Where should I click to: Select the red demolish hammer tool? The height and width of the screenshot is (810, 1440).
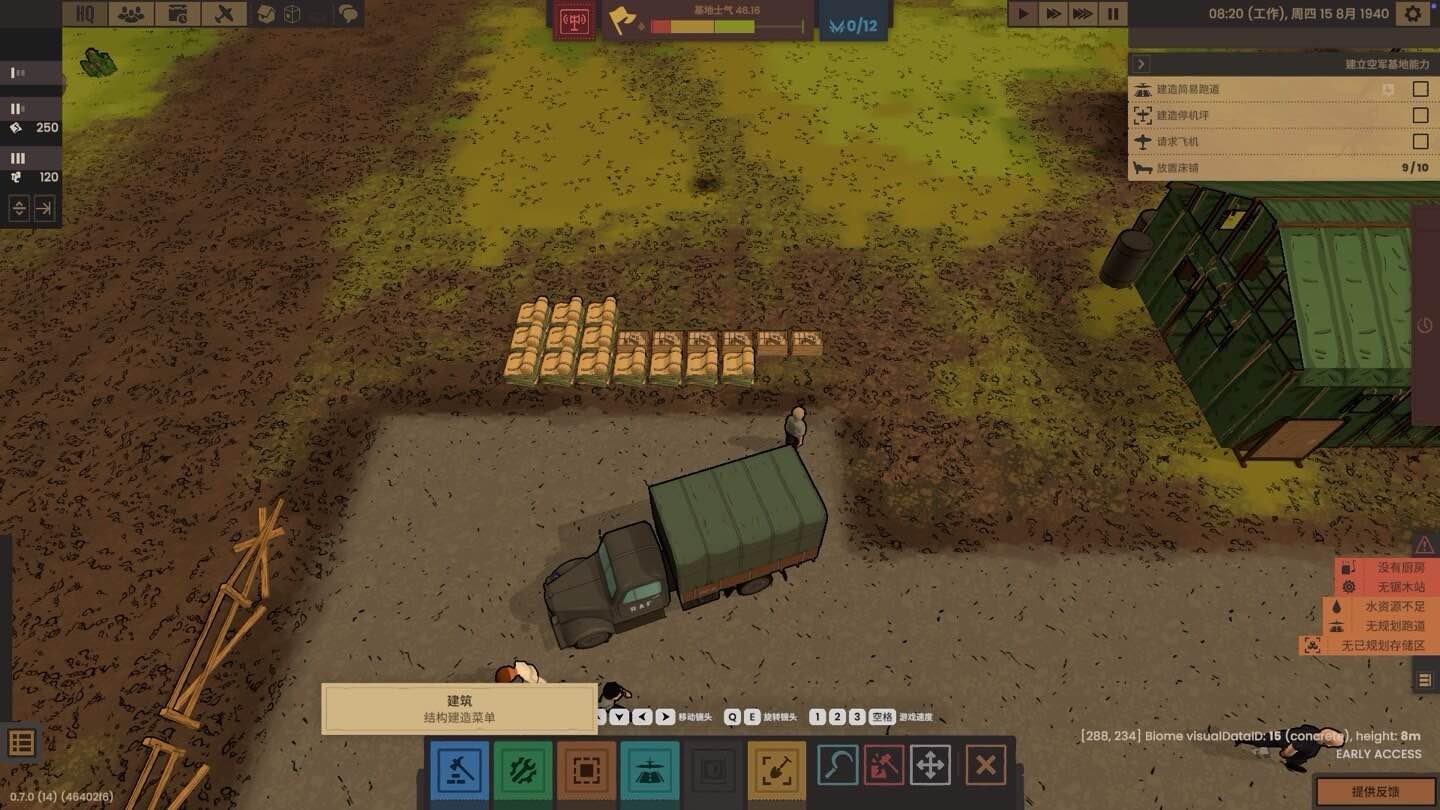883,767
